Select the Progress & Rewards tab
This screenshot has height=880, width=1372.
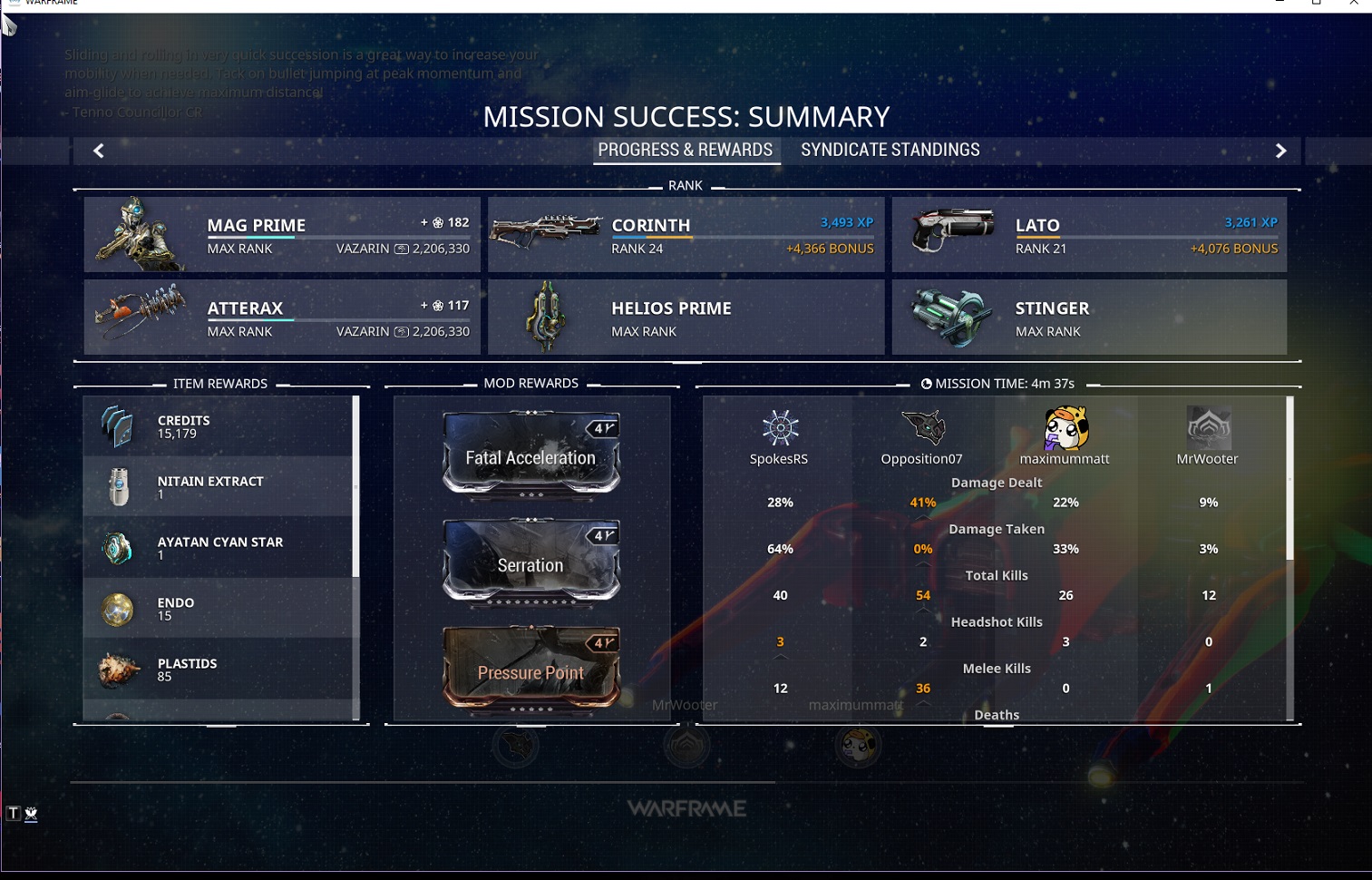685,150
